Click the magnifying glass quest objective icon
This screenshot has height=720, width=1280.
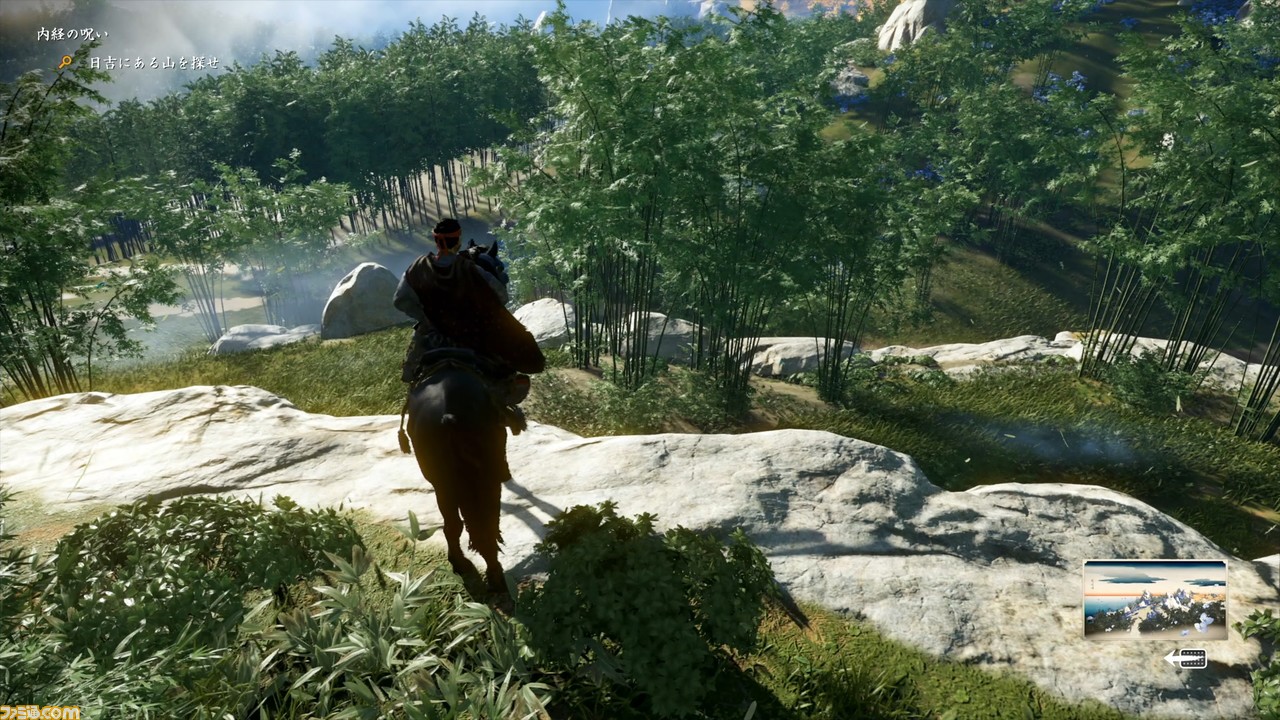[67, 62]
